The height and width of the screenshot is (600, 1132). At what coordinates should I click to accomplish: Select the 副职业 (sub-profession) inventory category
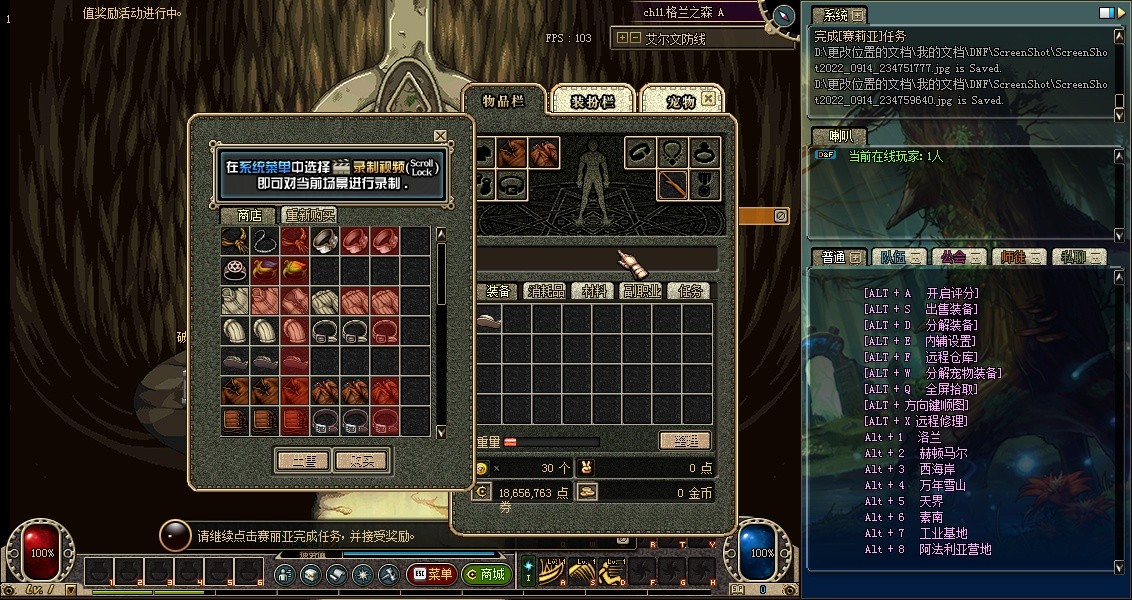(641, 291)
